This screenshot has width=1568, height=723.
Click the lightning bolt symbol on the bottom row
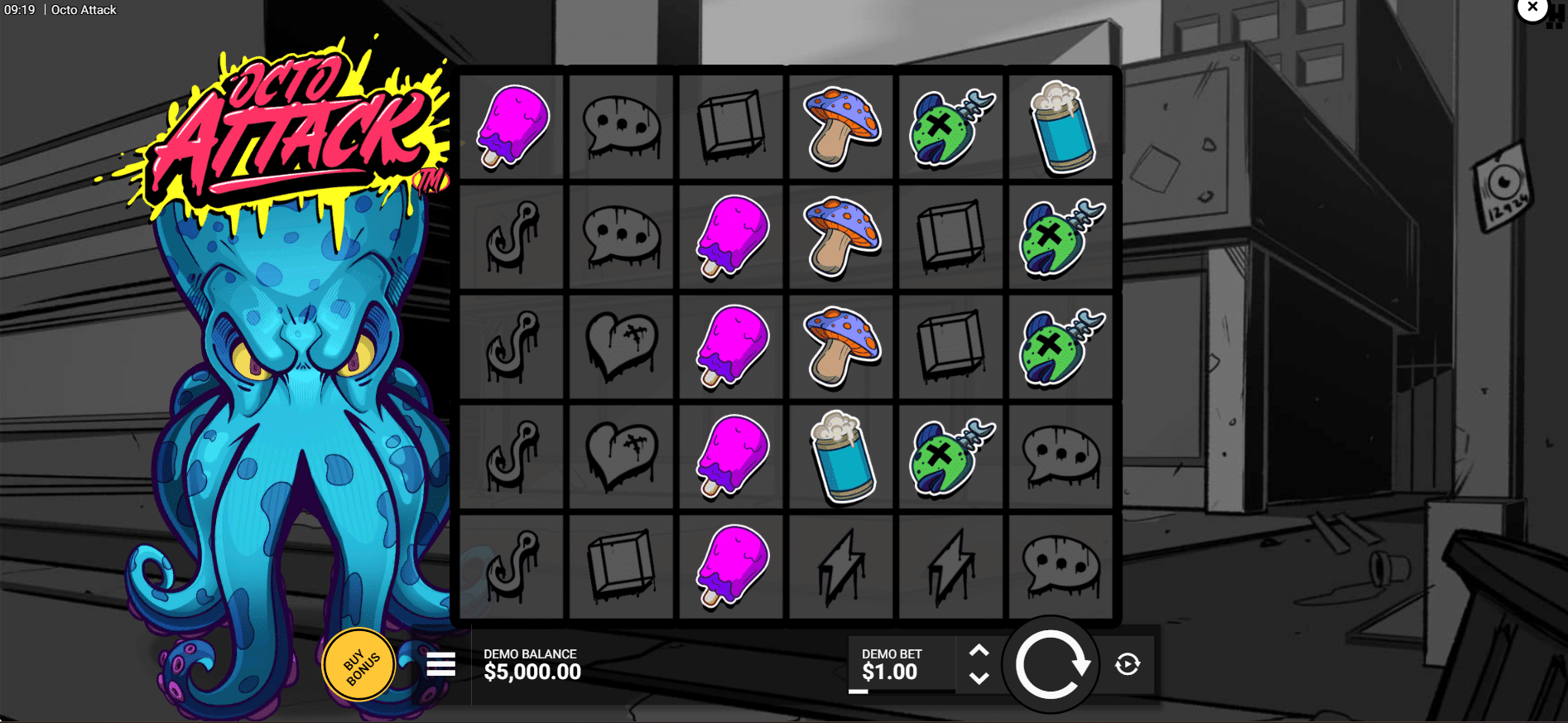tap(840, 566)
